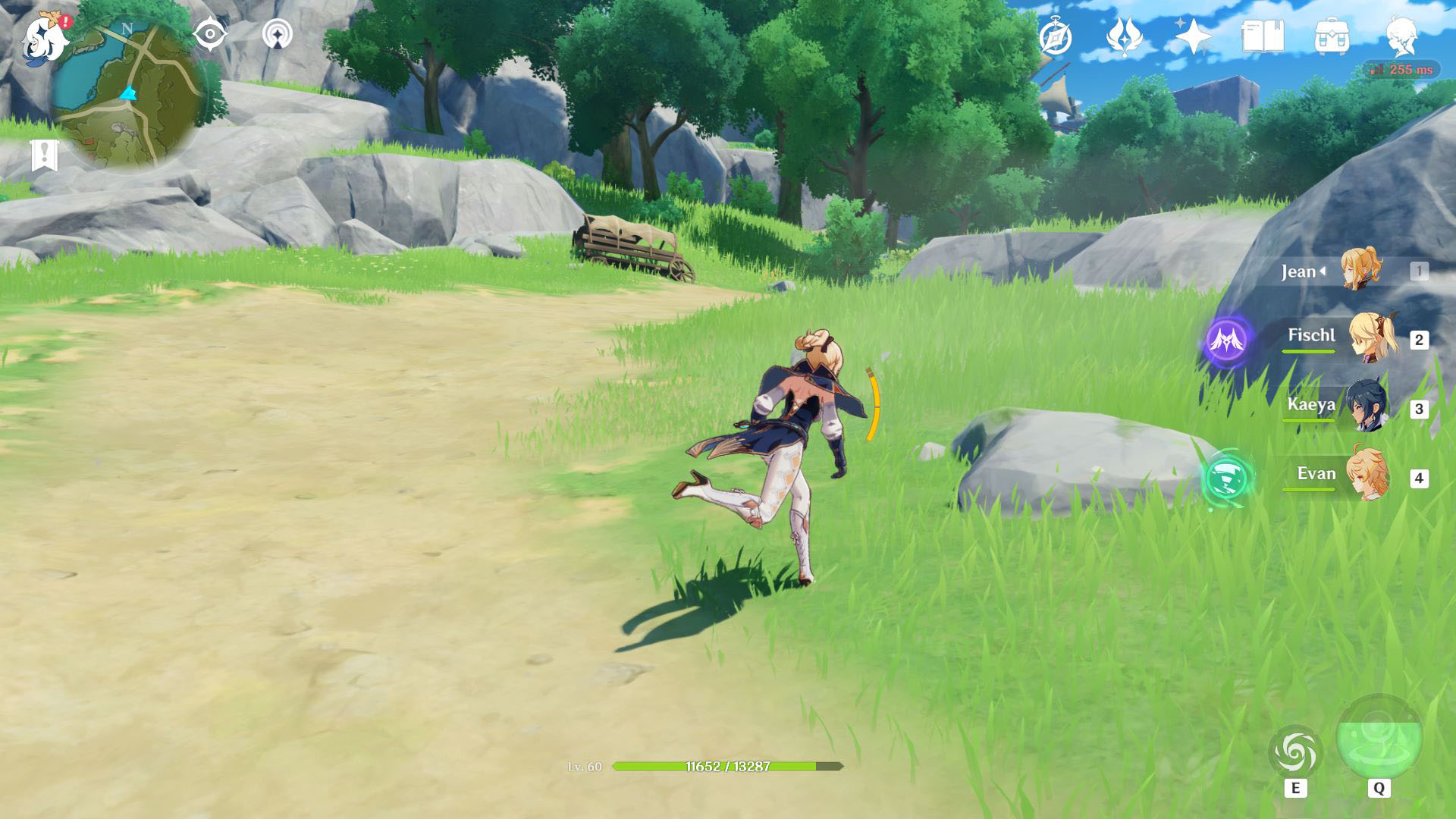Open the quest banner with exclamation mark
Screen dimensions: 1456x819
coord(45,155)
